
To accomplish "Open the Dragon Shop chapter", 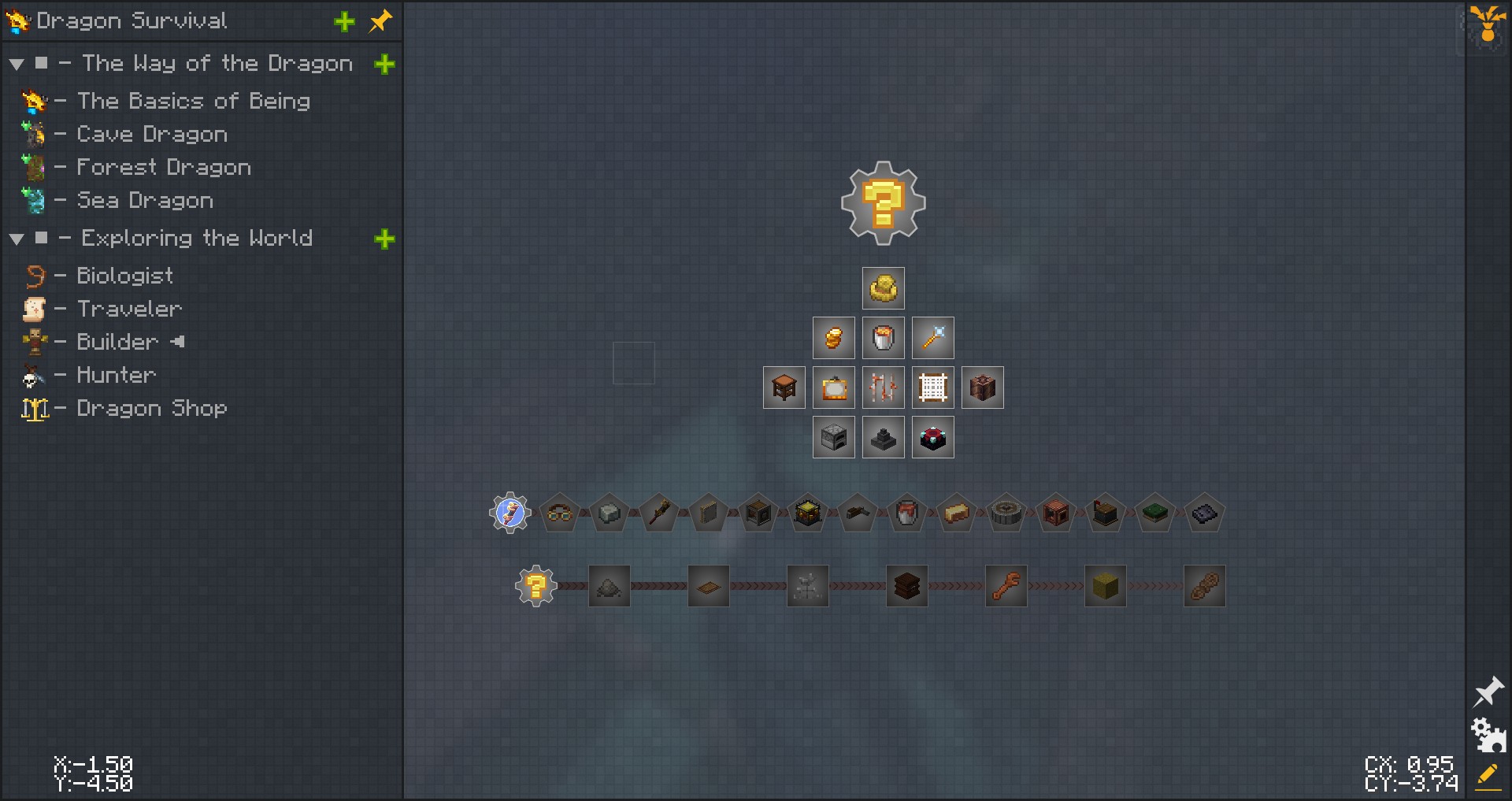I will [x=151, y=408].
